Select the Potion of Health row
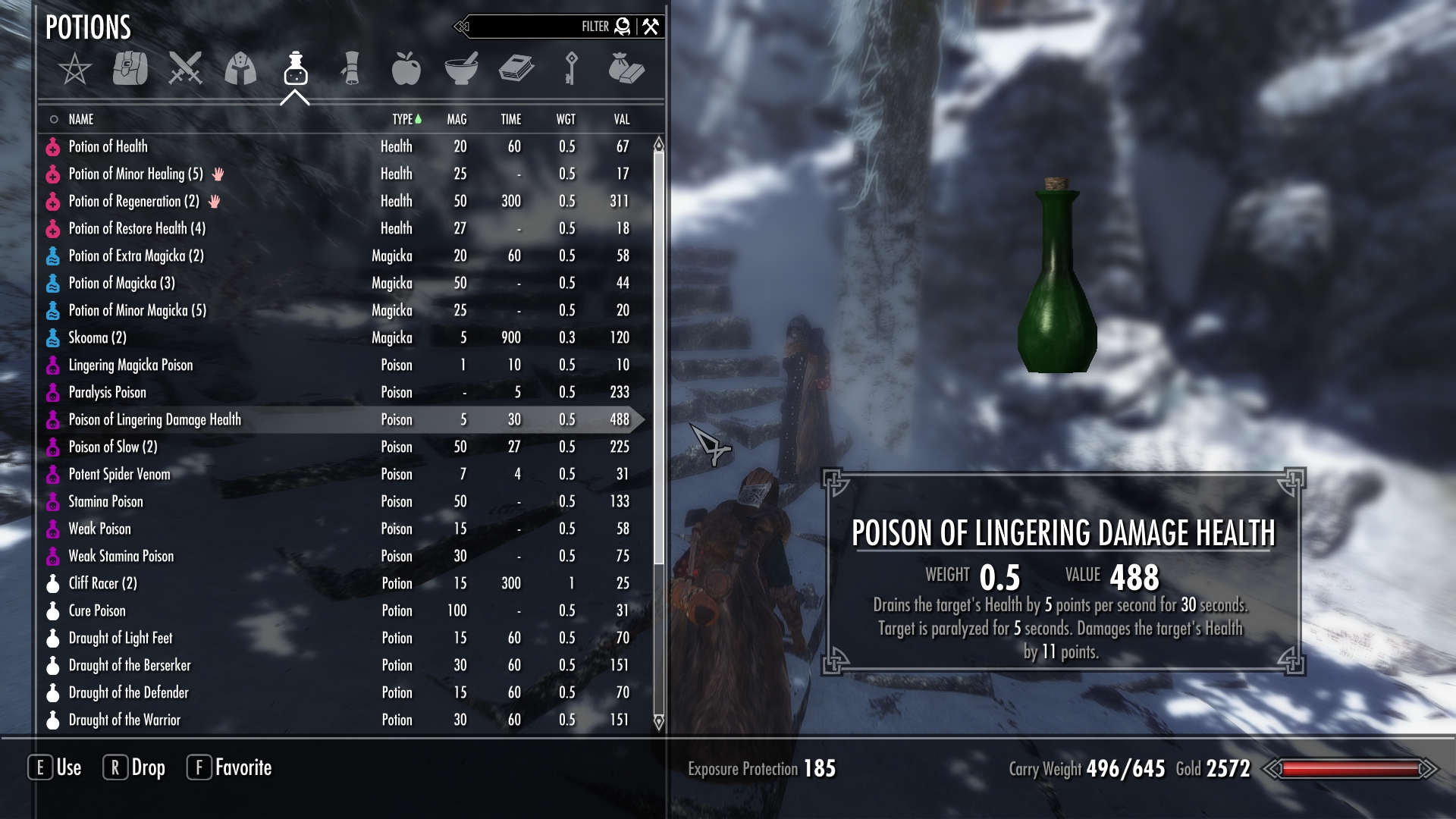Viewport: 1456px width, 819px height. tap(108, 146)
